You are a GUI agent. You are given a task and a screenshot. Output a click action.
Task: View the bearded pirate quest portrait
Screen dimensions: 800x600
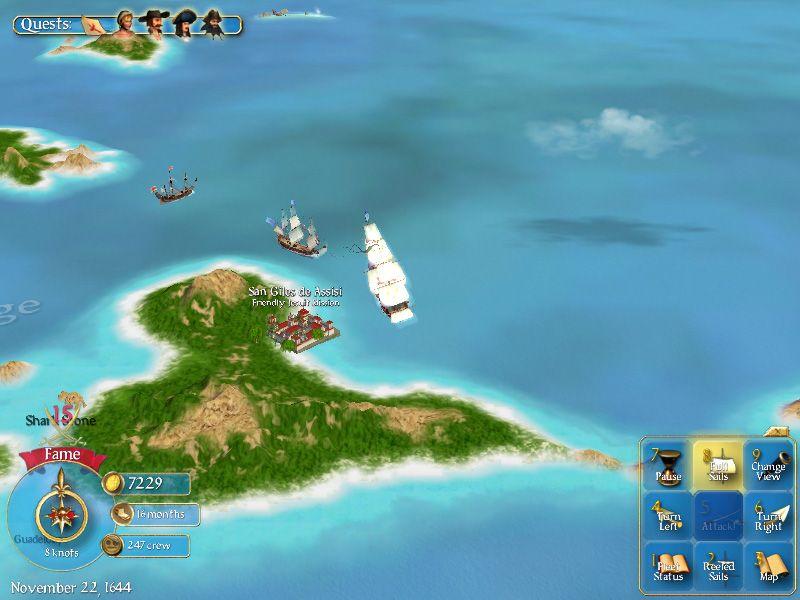pos(213,23)
